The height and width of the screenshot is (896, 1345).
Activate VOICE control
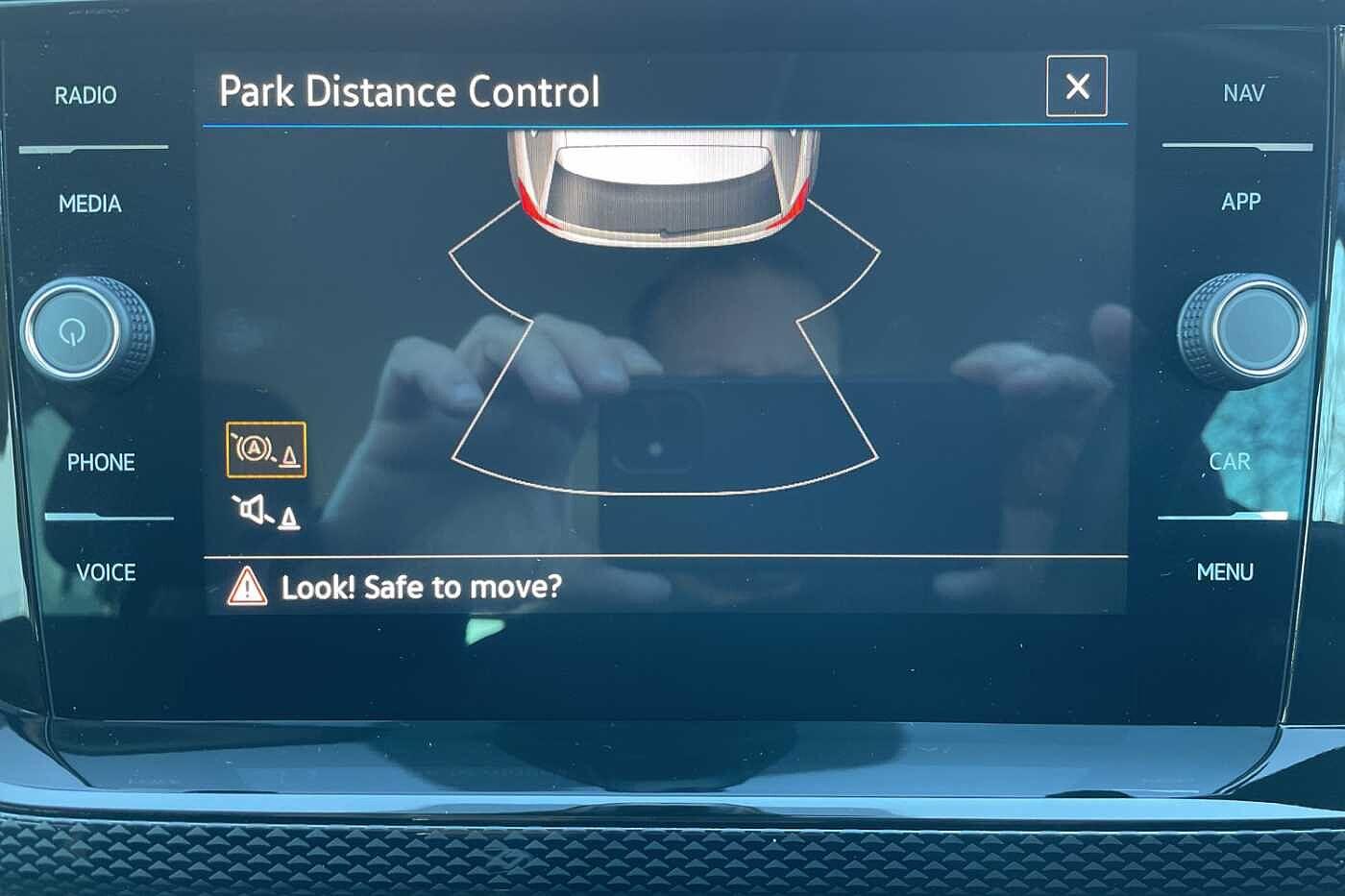pyautogui.click(x=106, y=572)
